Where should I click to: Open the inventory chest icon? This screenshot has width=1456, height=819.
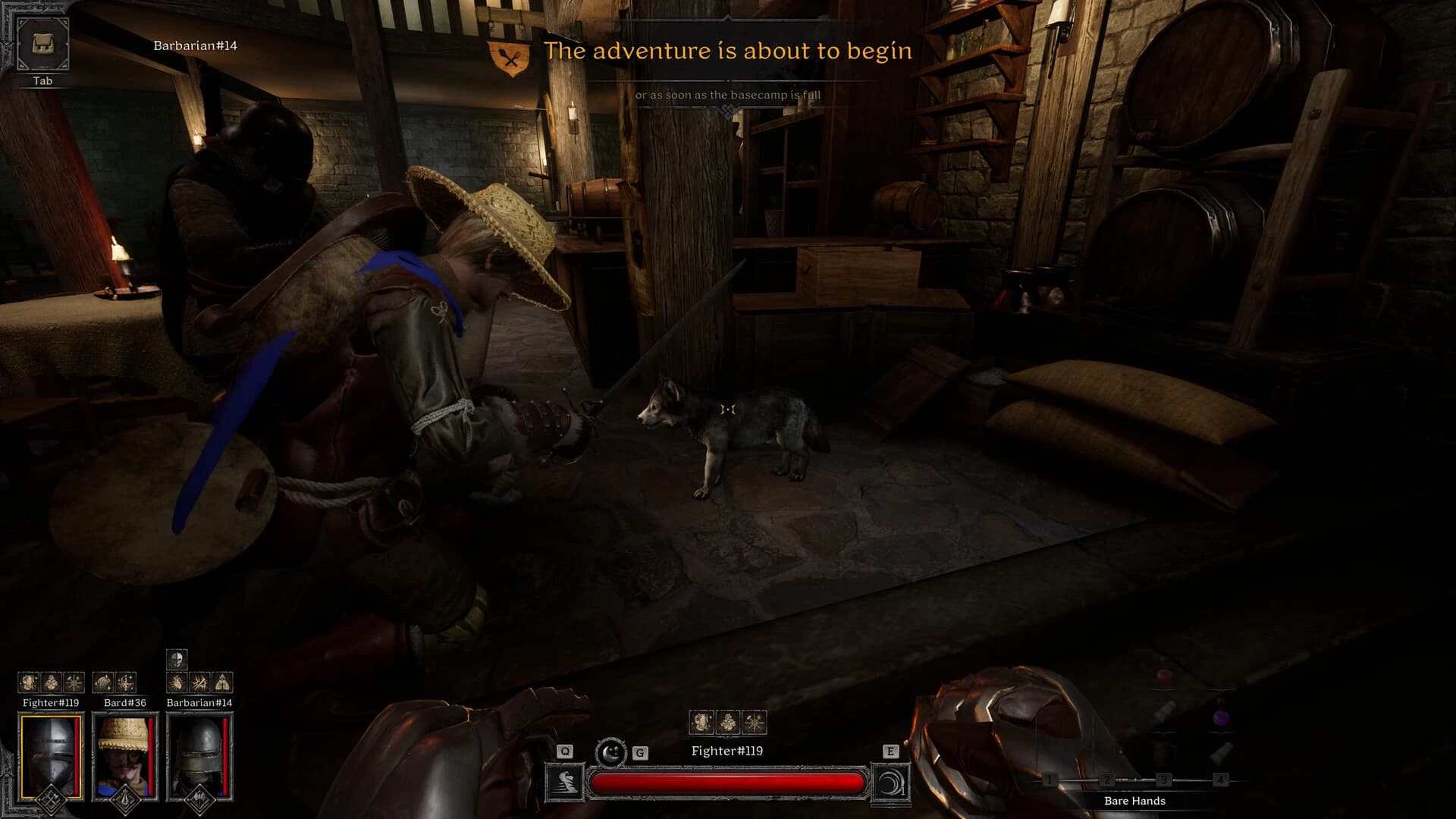pyautogui.click(x=42, y=44)
